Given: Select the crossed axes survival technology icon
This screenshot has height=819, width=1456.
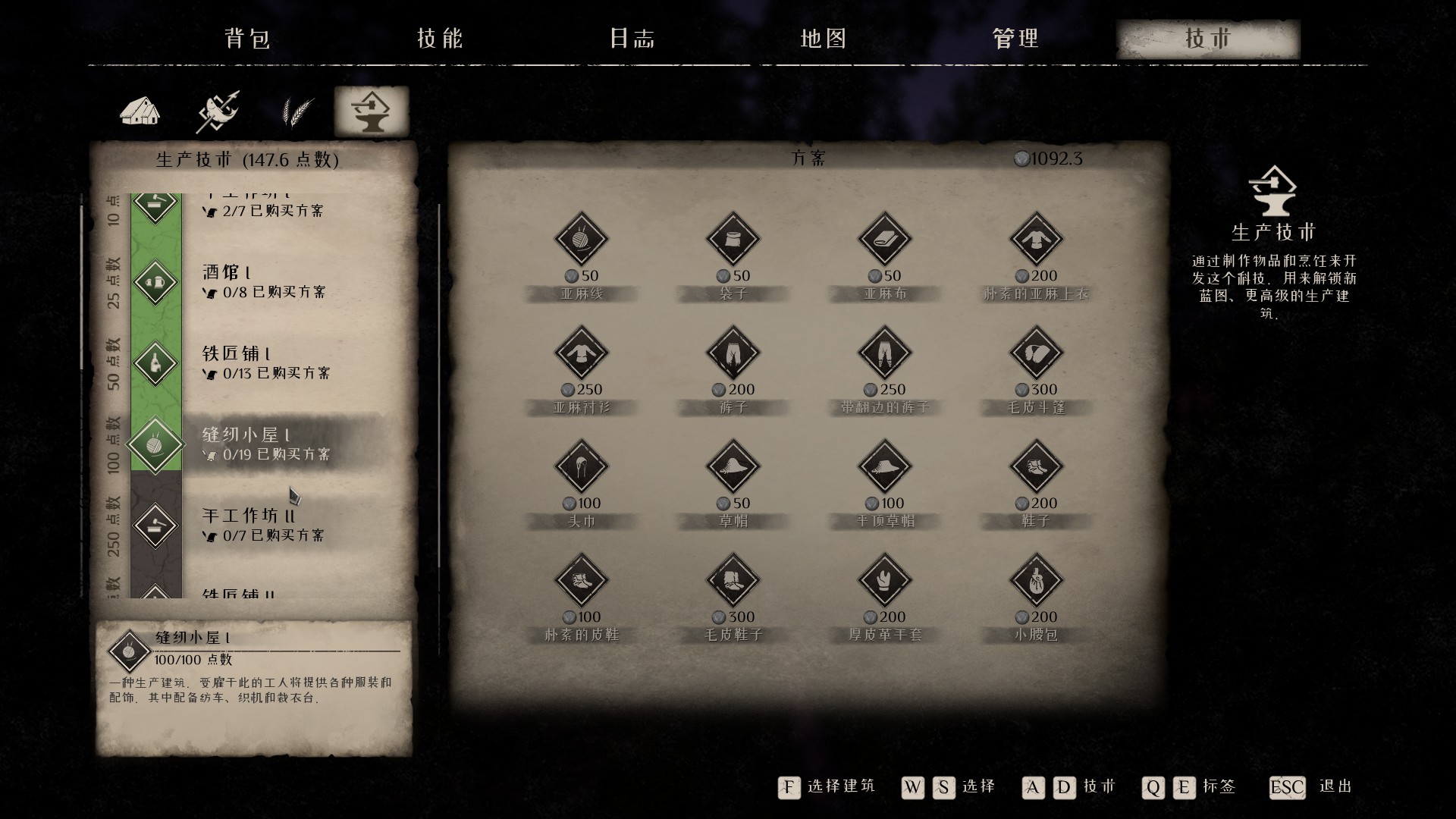Looking at the screenshot, I should [218, 111].
